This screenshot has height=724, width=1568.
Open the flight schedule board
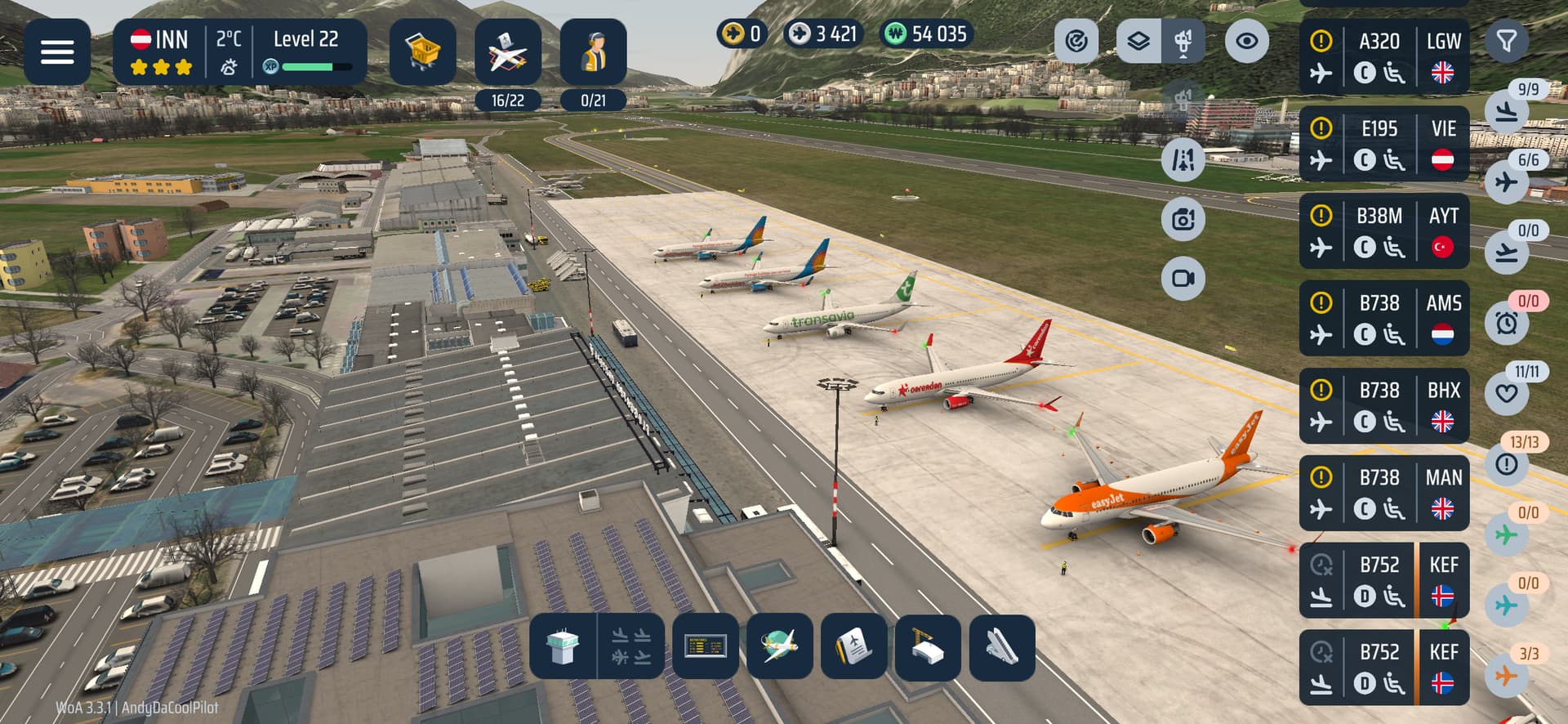pyautogui.click(x=706, y=647)
